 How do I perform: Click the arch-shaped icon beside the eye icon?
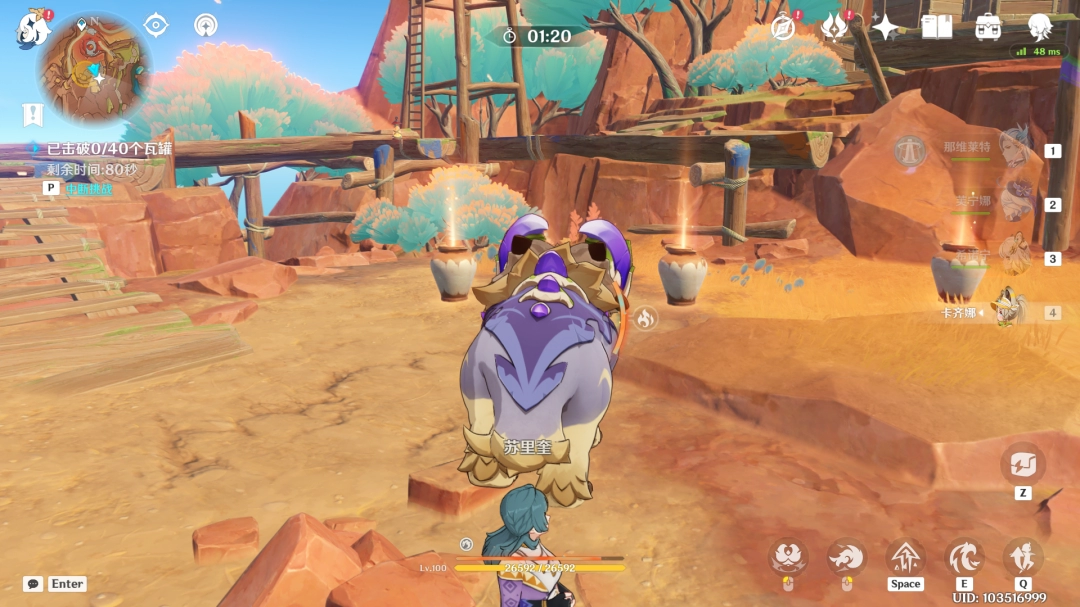pos(206,25)
